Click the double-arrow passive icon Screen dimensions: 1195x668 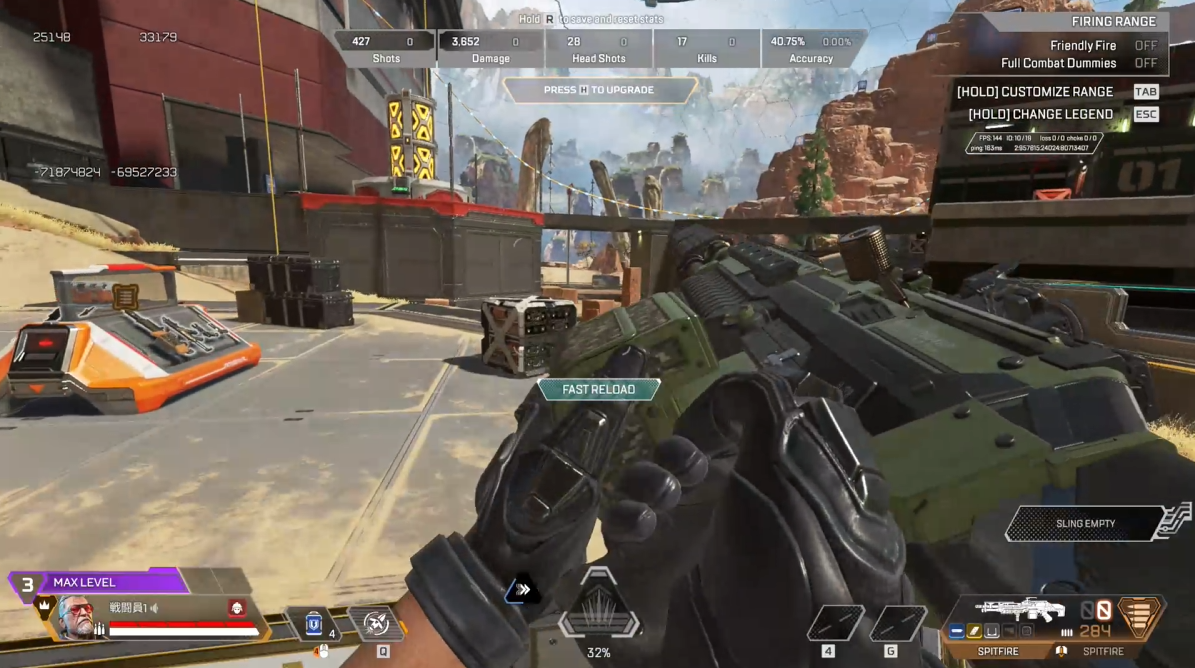(522, 590)
